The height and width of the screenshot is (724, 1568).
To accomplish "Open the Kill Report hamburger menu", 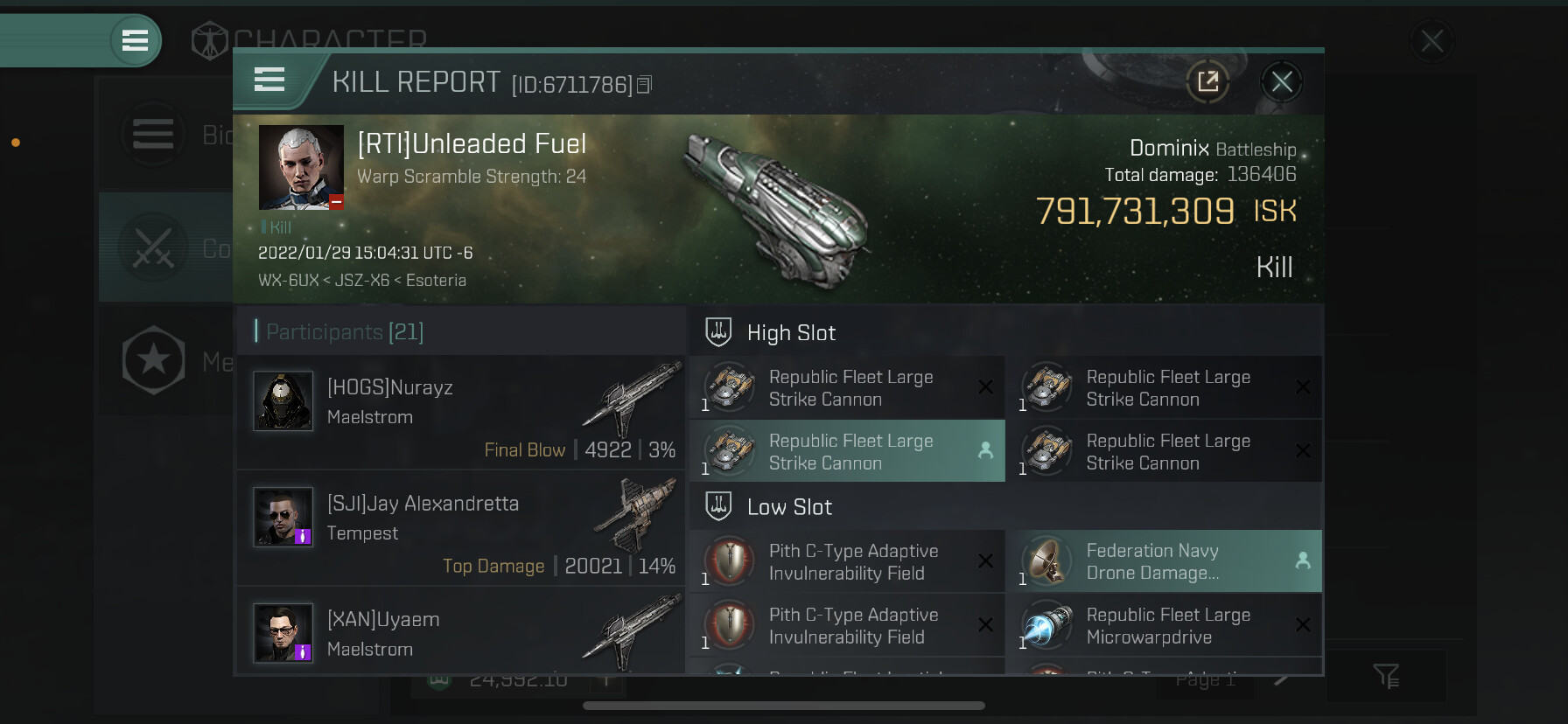I will [269, 80].
